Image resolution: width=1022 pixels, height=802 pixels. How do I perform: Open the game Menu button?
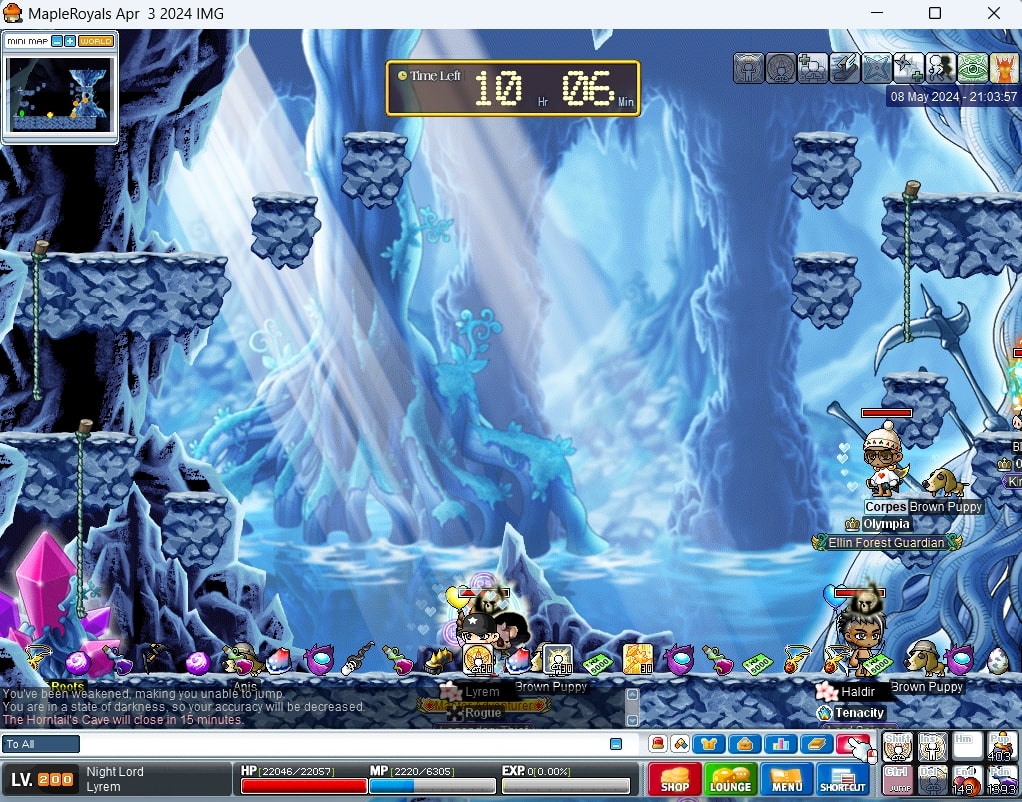[x=787, y=779]
